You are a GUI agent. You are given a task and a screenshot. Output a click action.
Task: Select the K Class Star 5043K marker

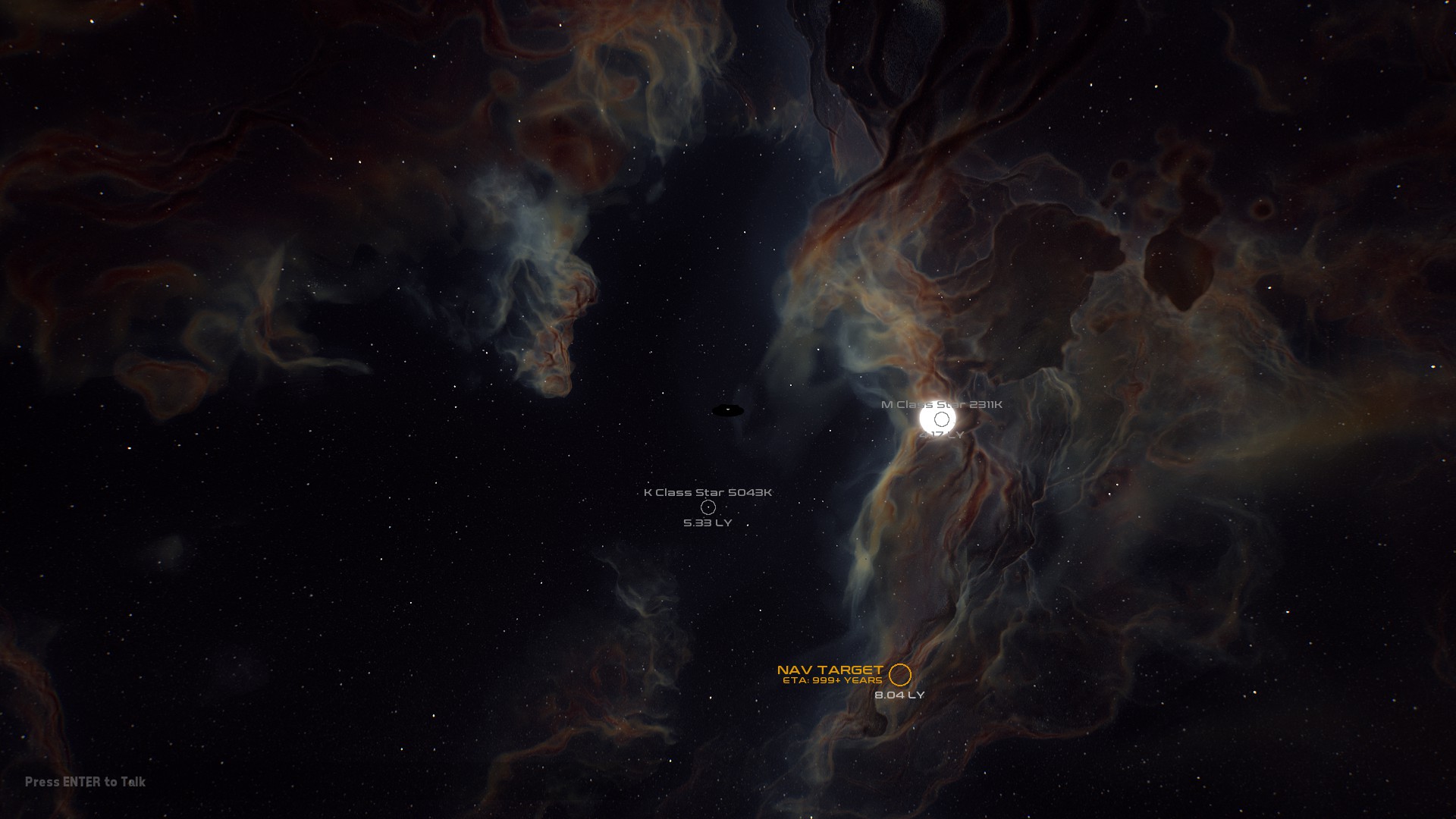click(x=708, y=507)
